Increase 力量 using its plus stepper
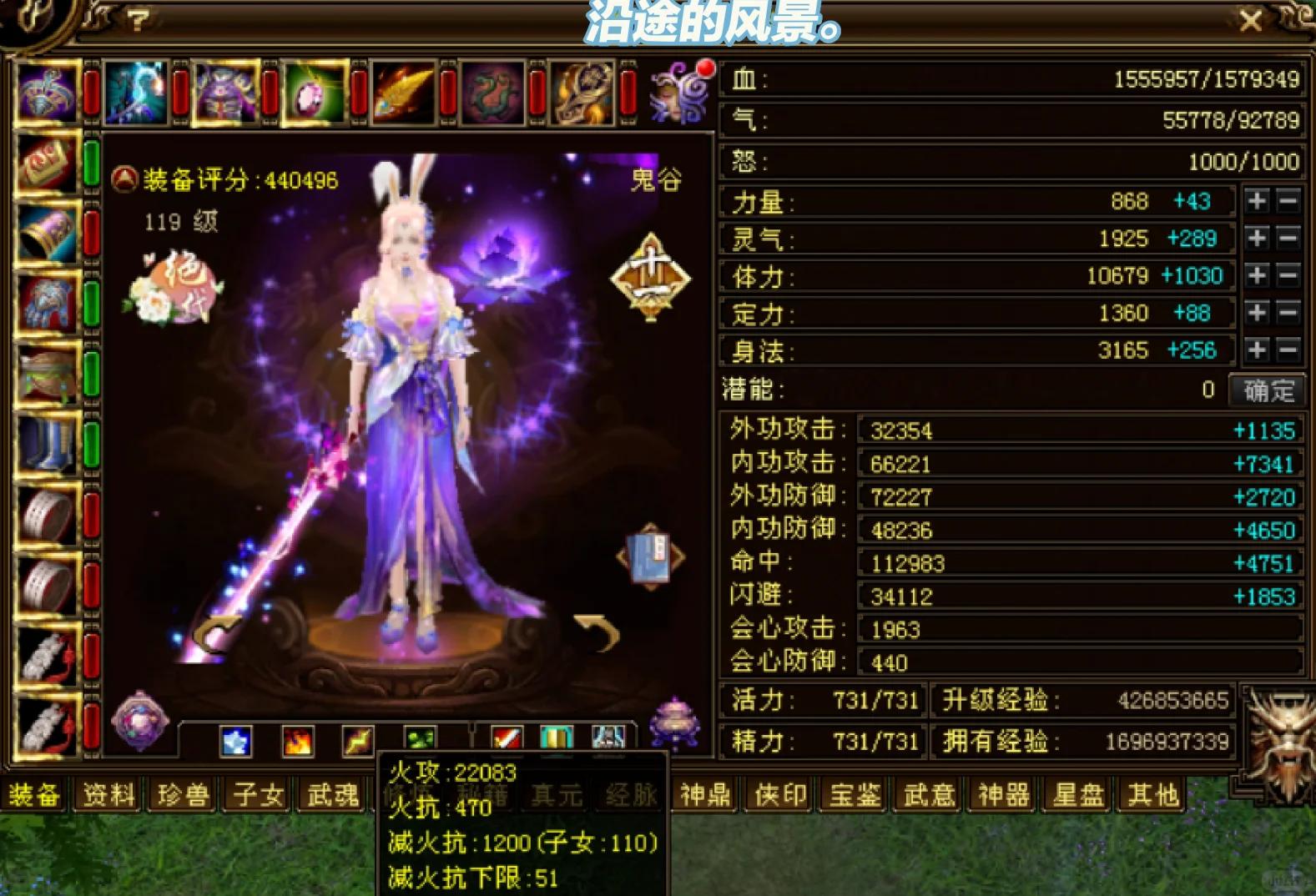 [x=1258, y=200]
